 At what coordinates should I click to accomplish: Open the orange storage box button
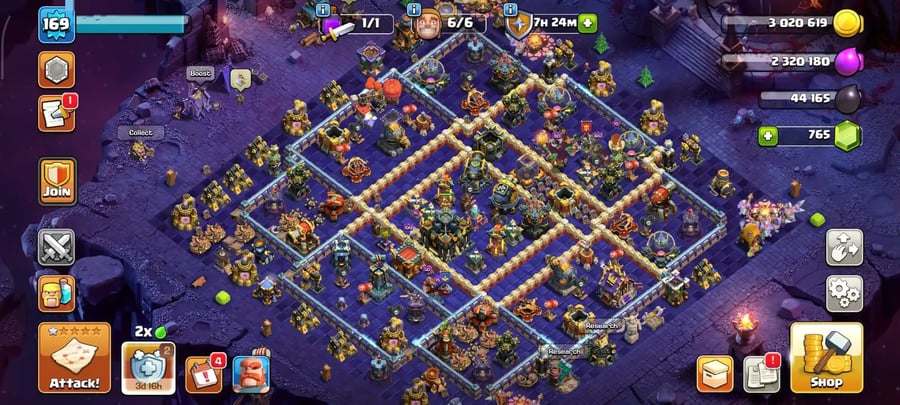pyautogui.click(x=714, y=373)
